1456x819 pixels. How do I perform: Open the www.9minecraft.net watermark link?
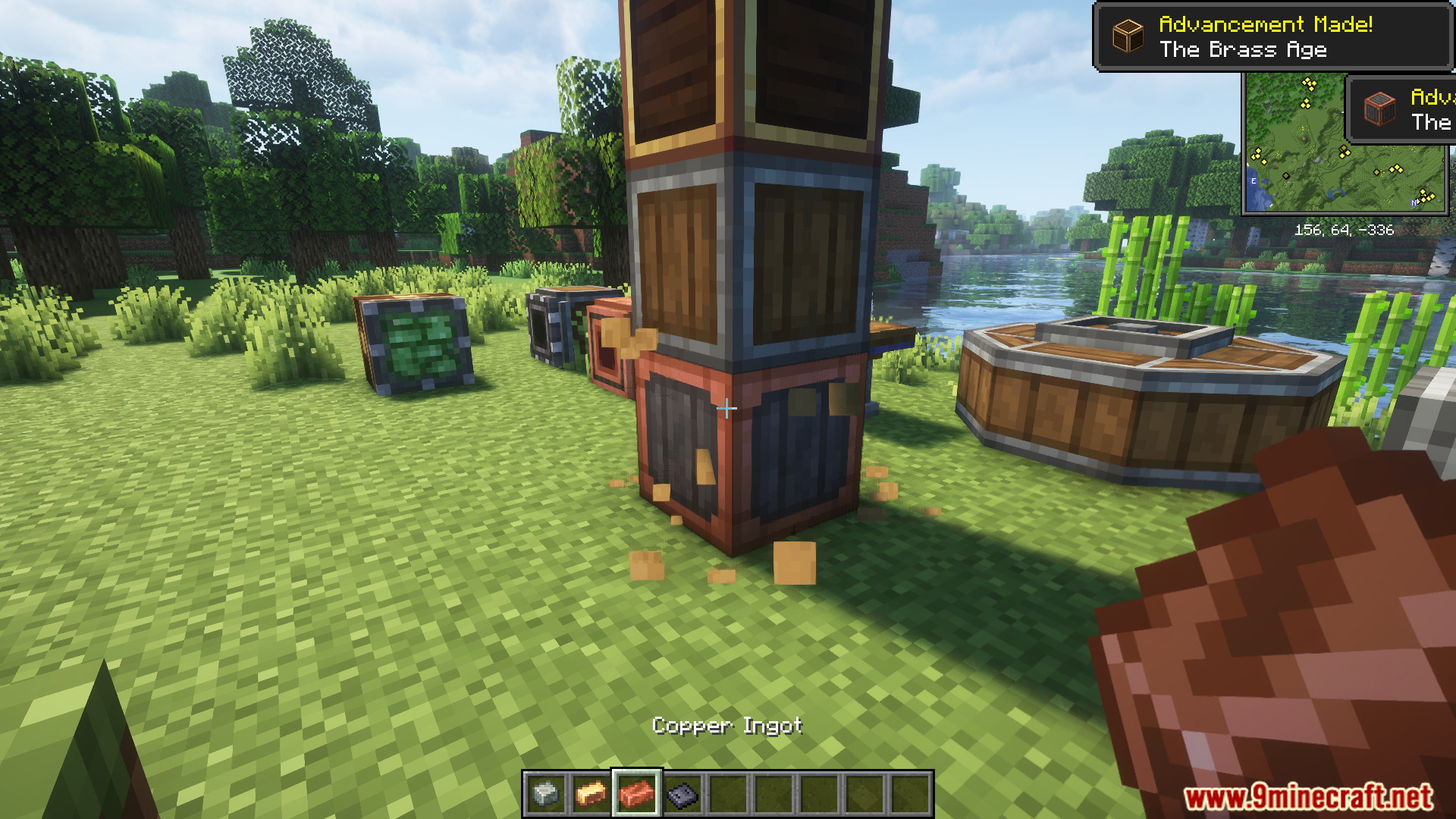click(1308, 798)
